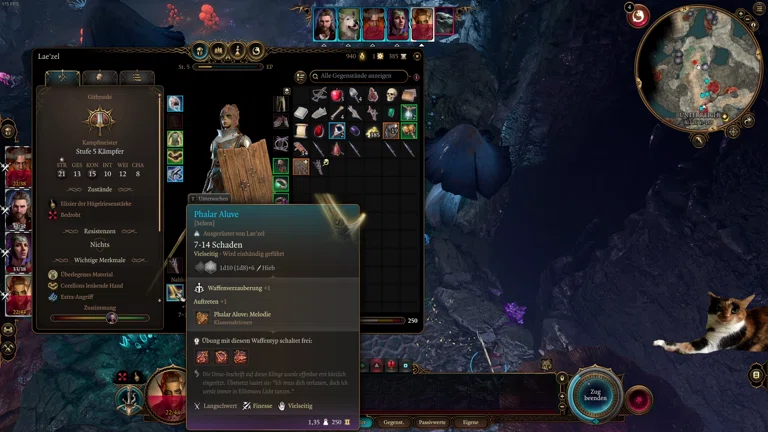Show the Eigene hotbar tab
The image size is (768, 432).
click(x=471, y=423)
